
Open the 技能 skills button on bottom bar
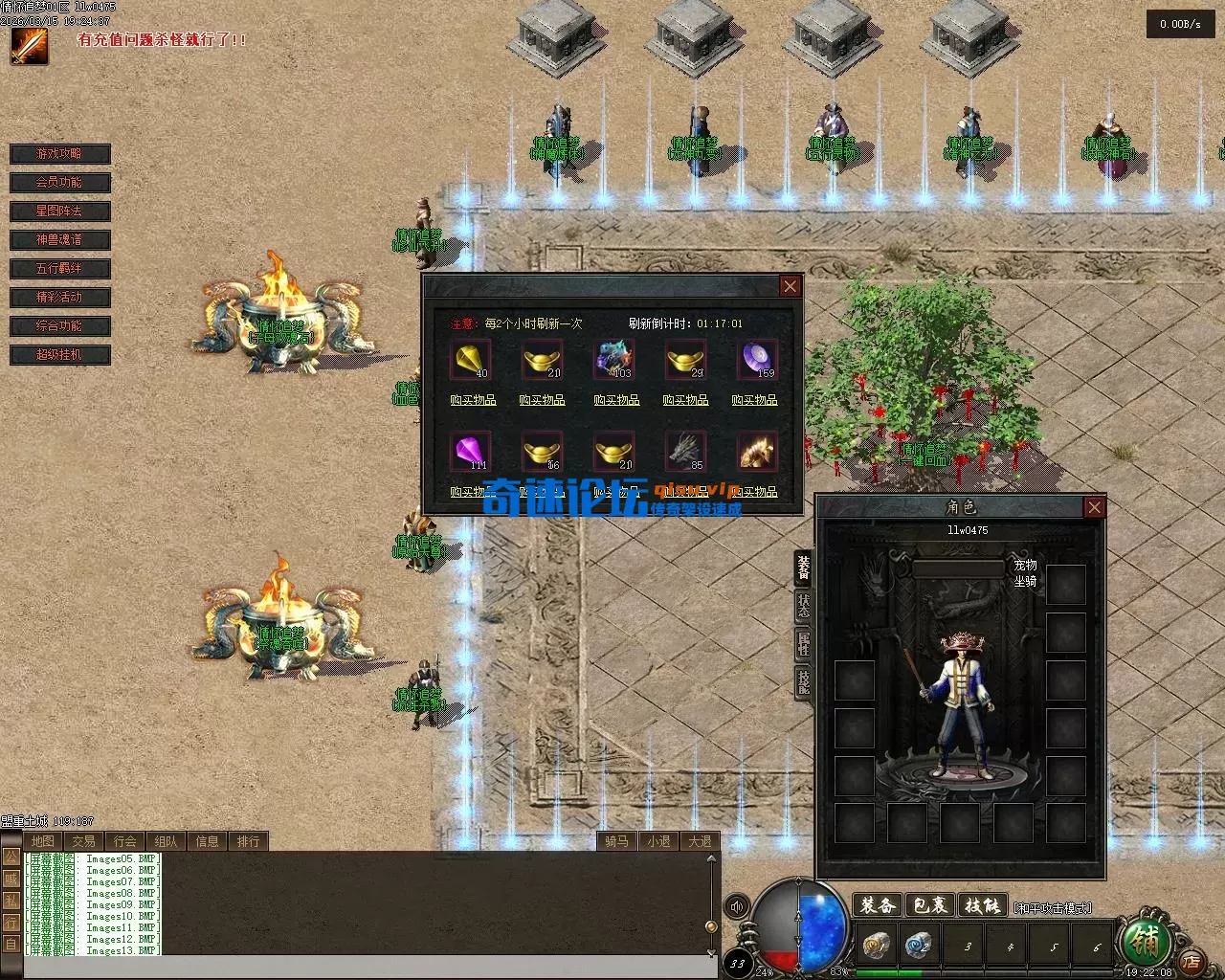click(982, 905)
